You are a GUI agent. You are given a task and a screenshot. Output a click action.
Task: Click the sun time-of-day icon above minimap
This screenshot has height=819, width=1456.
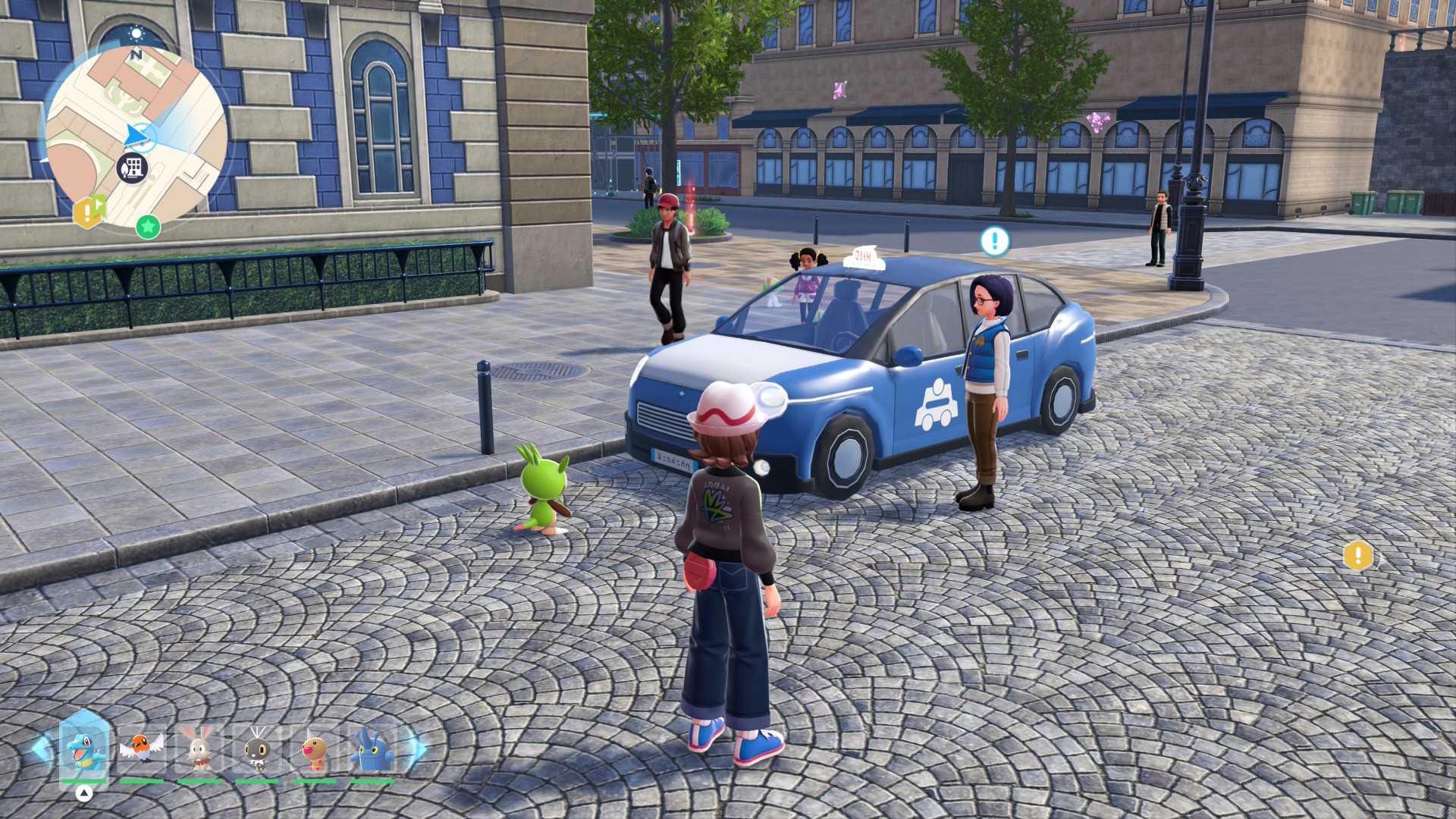coord(136,33)
